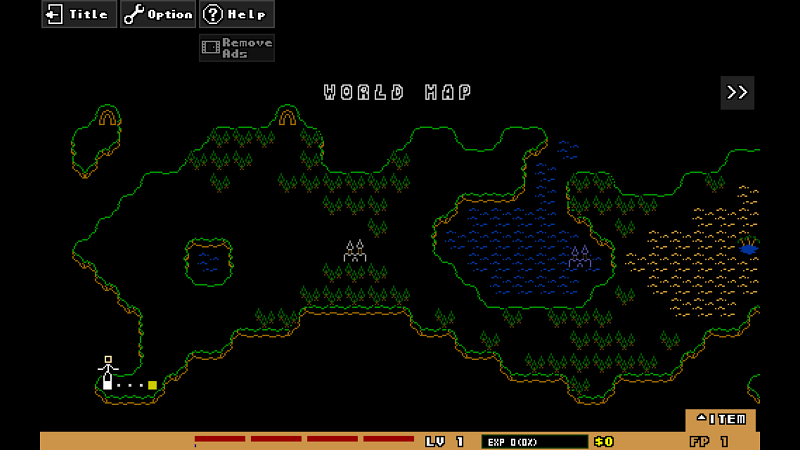Return to the Title screen
Image resolution: width=800 pixels, height=450 pixels.
pyautogui.click(x=79, y=14)
